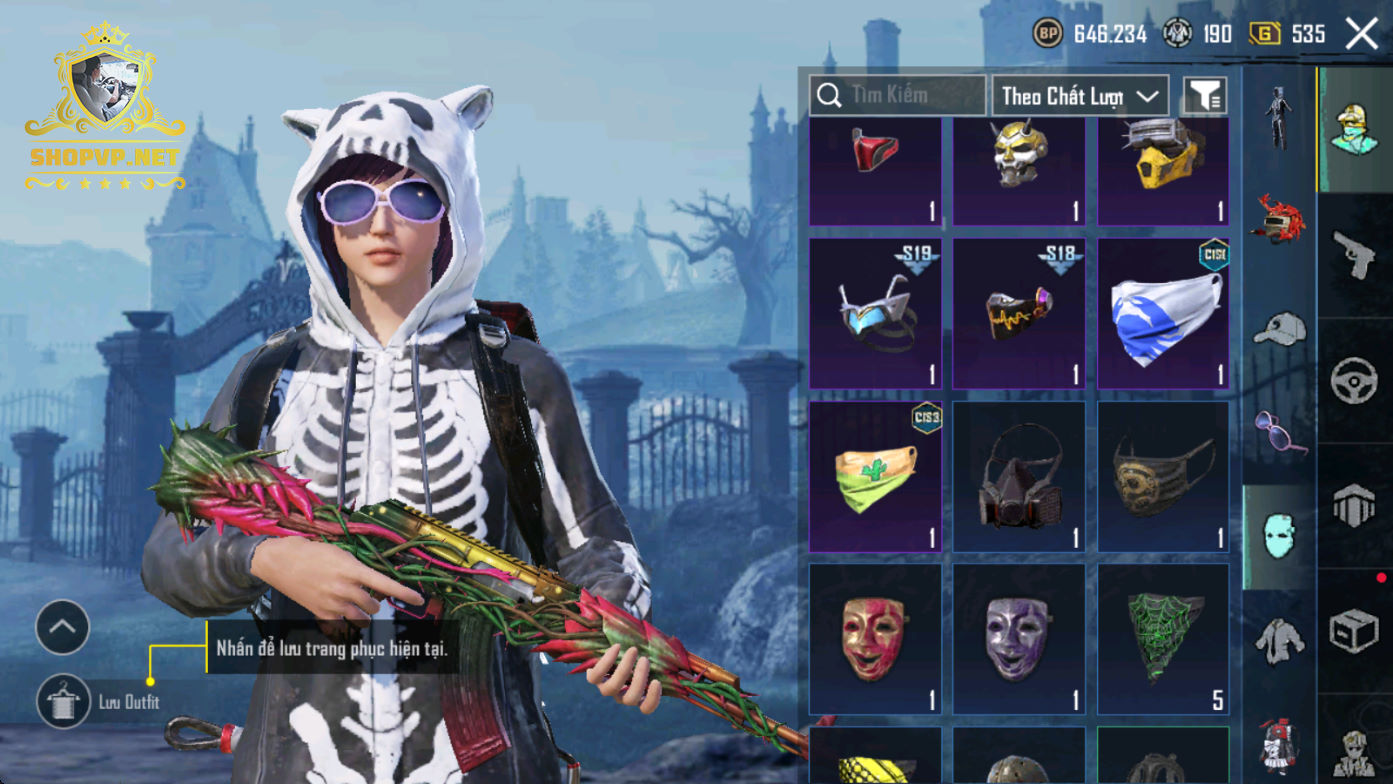Open the steering wheel vehicle tab
1393x784 pixels.
pos(1355,381)
